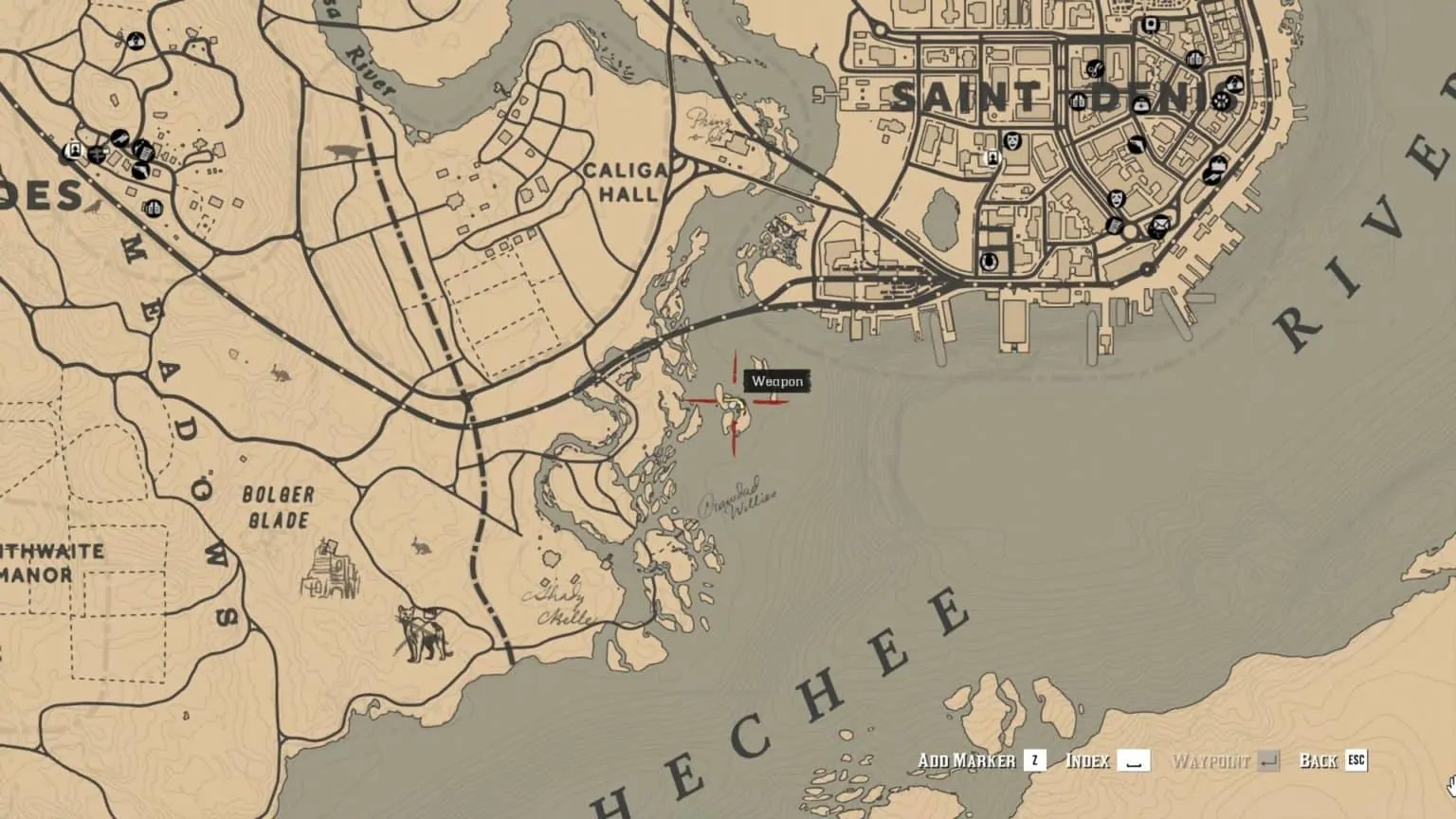Image resolution: width=1456 pixels, height=819 pixels.
Task: Open the map Index
Action: point(1089,760)
